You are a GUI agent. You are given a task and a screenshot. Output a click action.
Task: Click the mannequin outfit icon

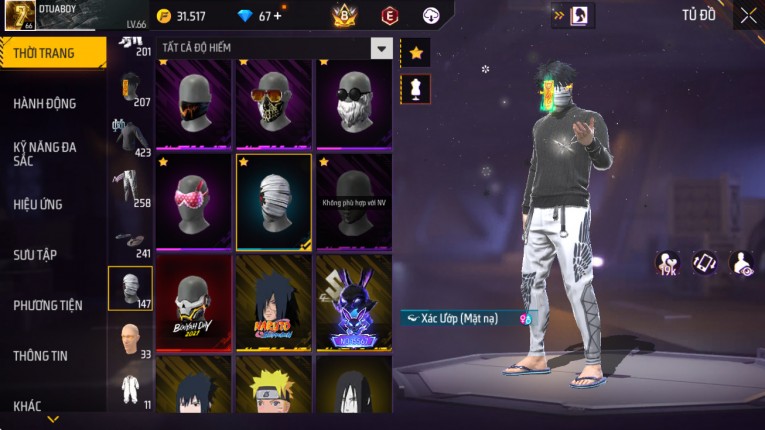[415, 88]
